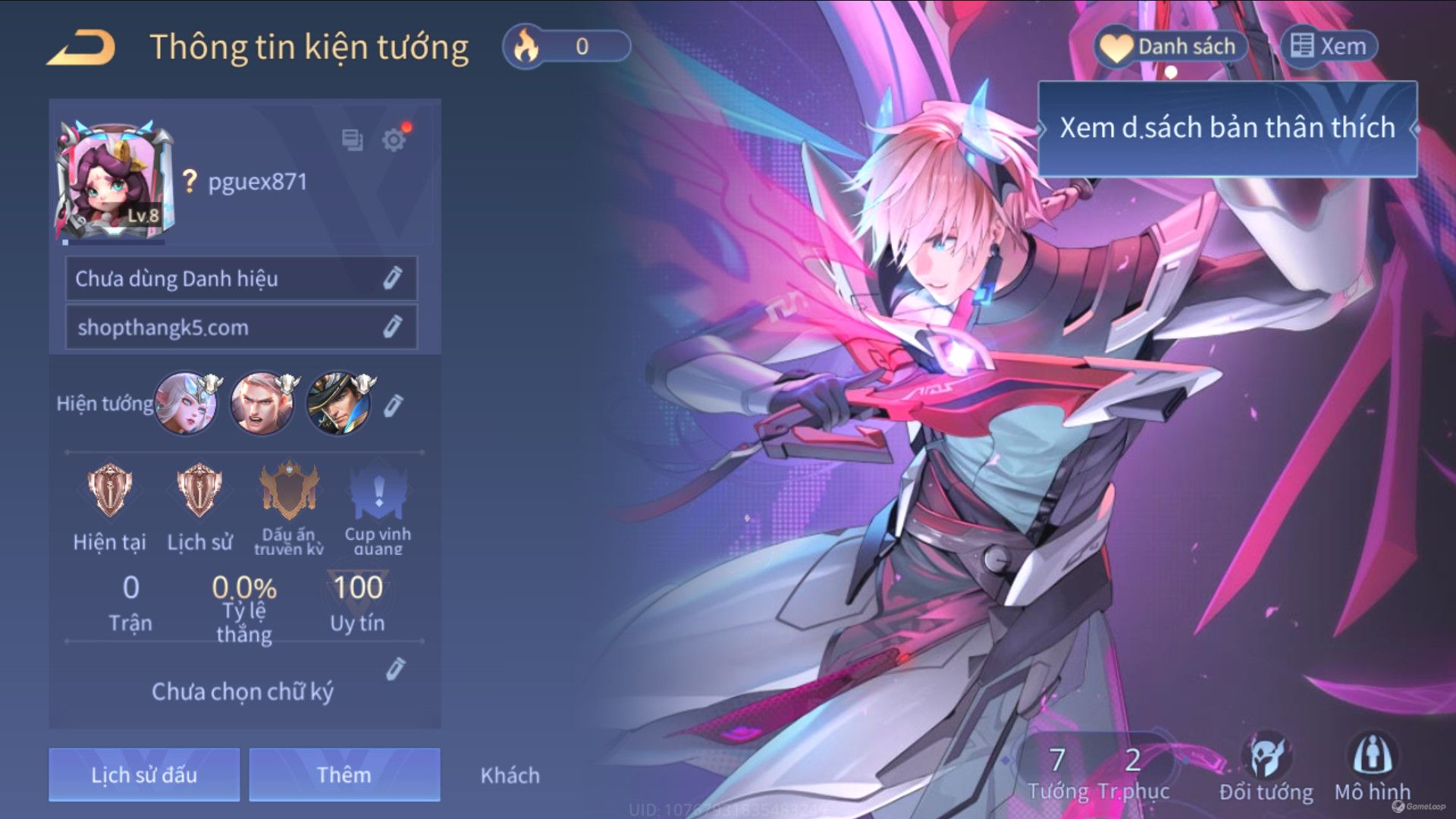This screenshot has height=819, width=1456.
Task: Edit the shopthangk5.com name field
Action: pyautogui.click(x=391, y=327)
